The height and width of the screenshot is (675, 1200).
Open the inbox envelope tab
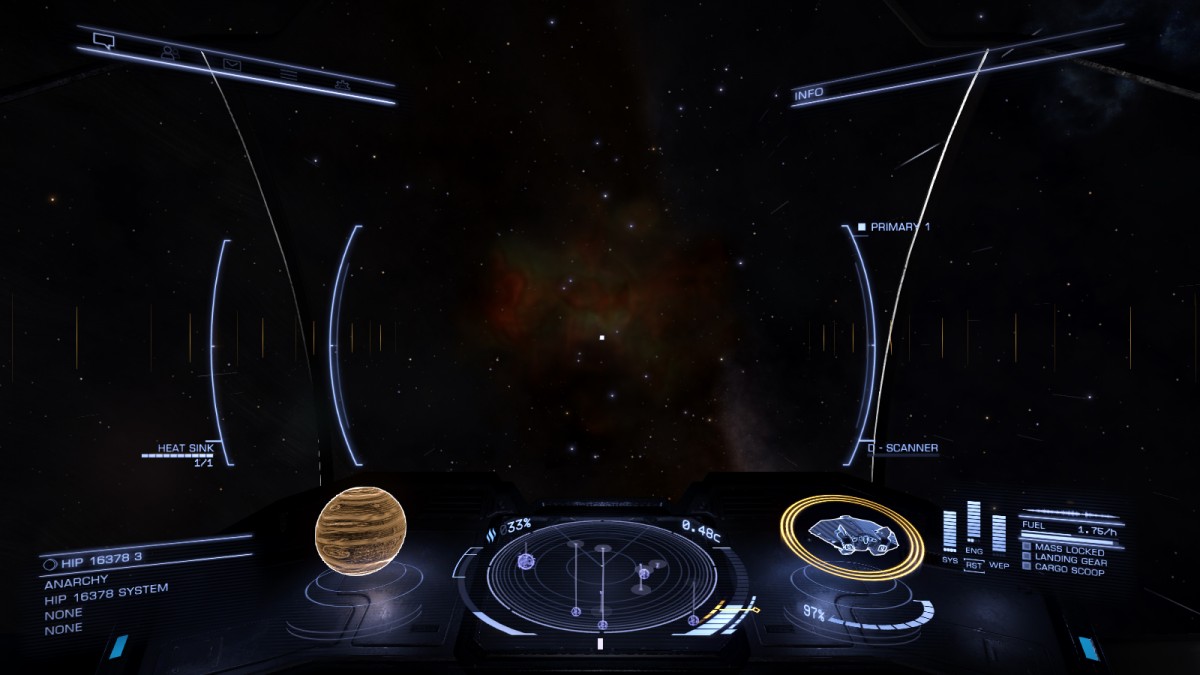pyautogui.click(x=232, y=66)
